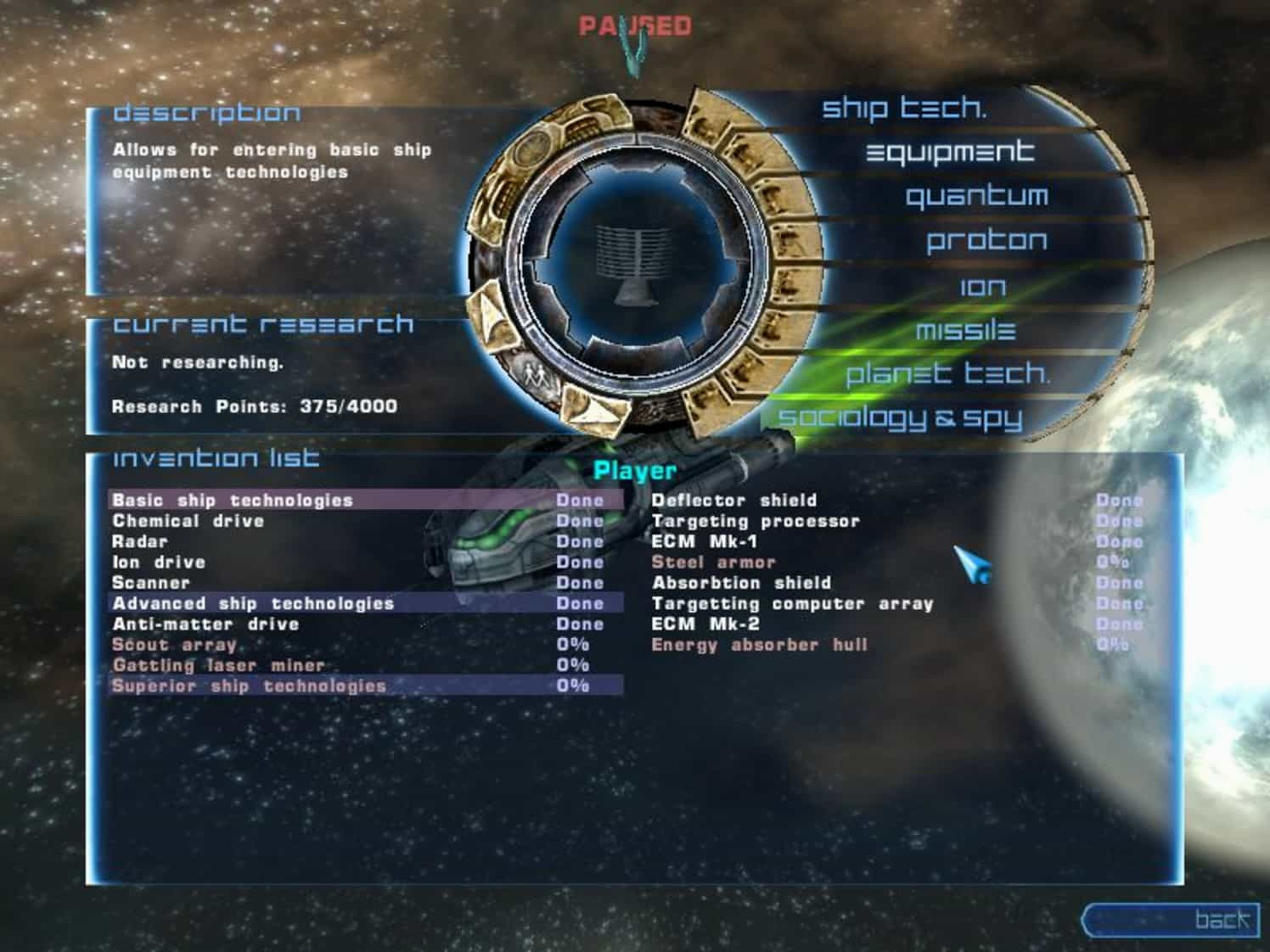Select Basic ship technologies in invention list
Viewport: 1270px width, 952px height.
point(232,501)
